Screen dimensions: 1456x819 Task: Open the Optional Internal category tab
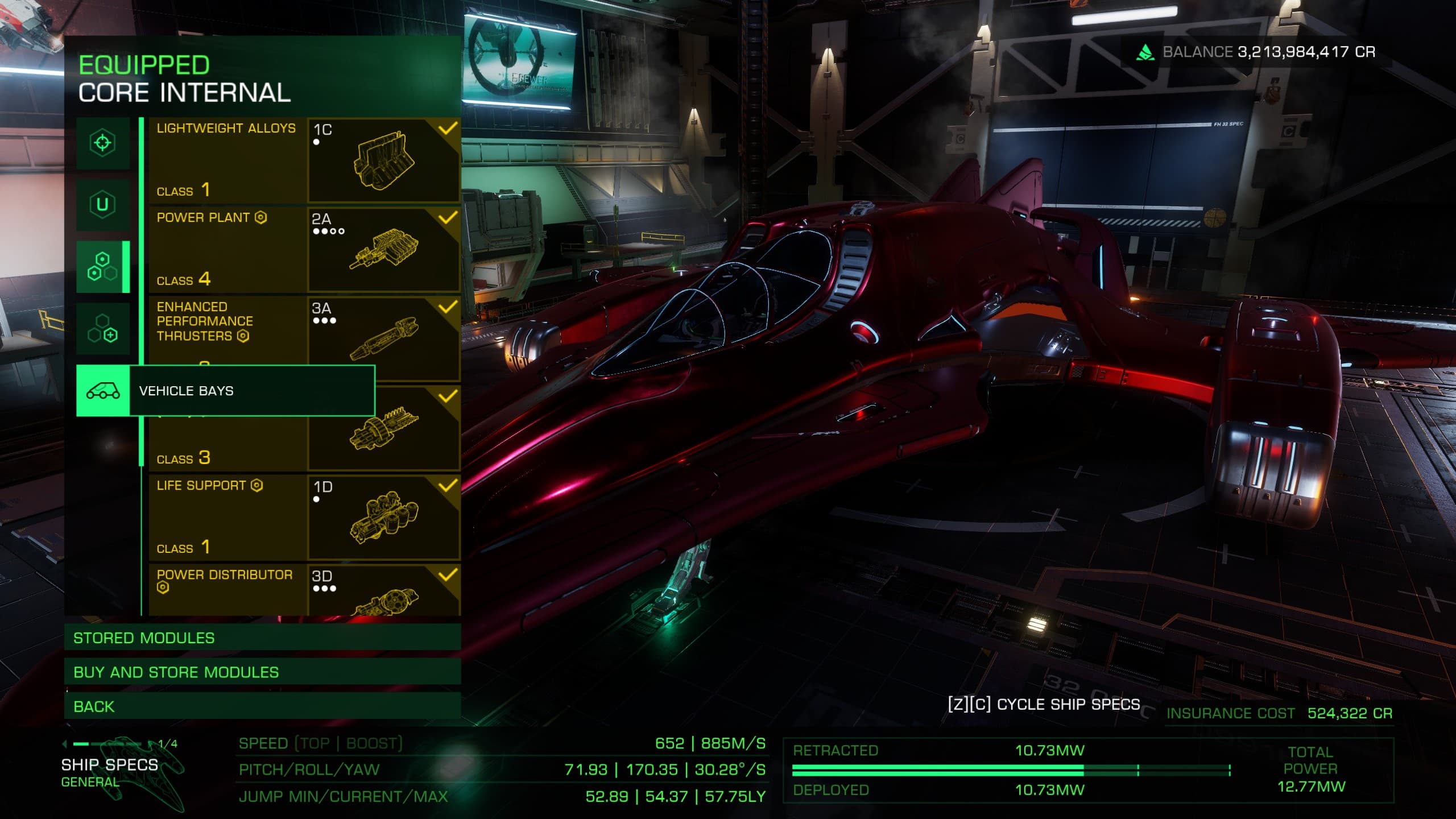[x=102, y=329]
